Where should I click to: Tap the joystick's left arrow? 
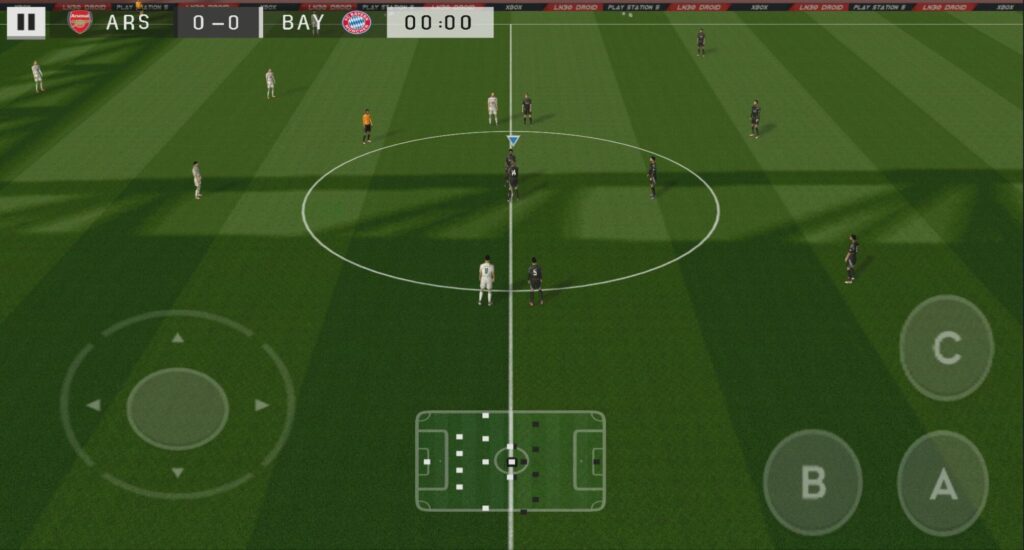click(x=94, y=405)
